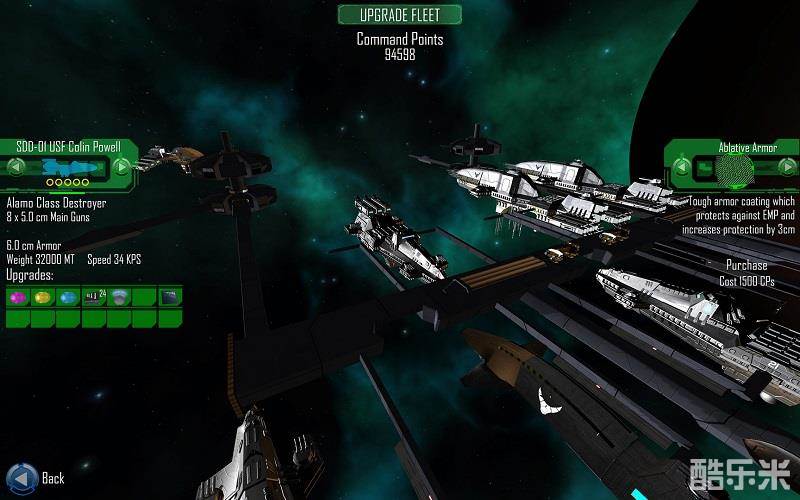Select the yellow orb upgrade slot
Viewport: 800px width, 500px height.
[43, 297]
